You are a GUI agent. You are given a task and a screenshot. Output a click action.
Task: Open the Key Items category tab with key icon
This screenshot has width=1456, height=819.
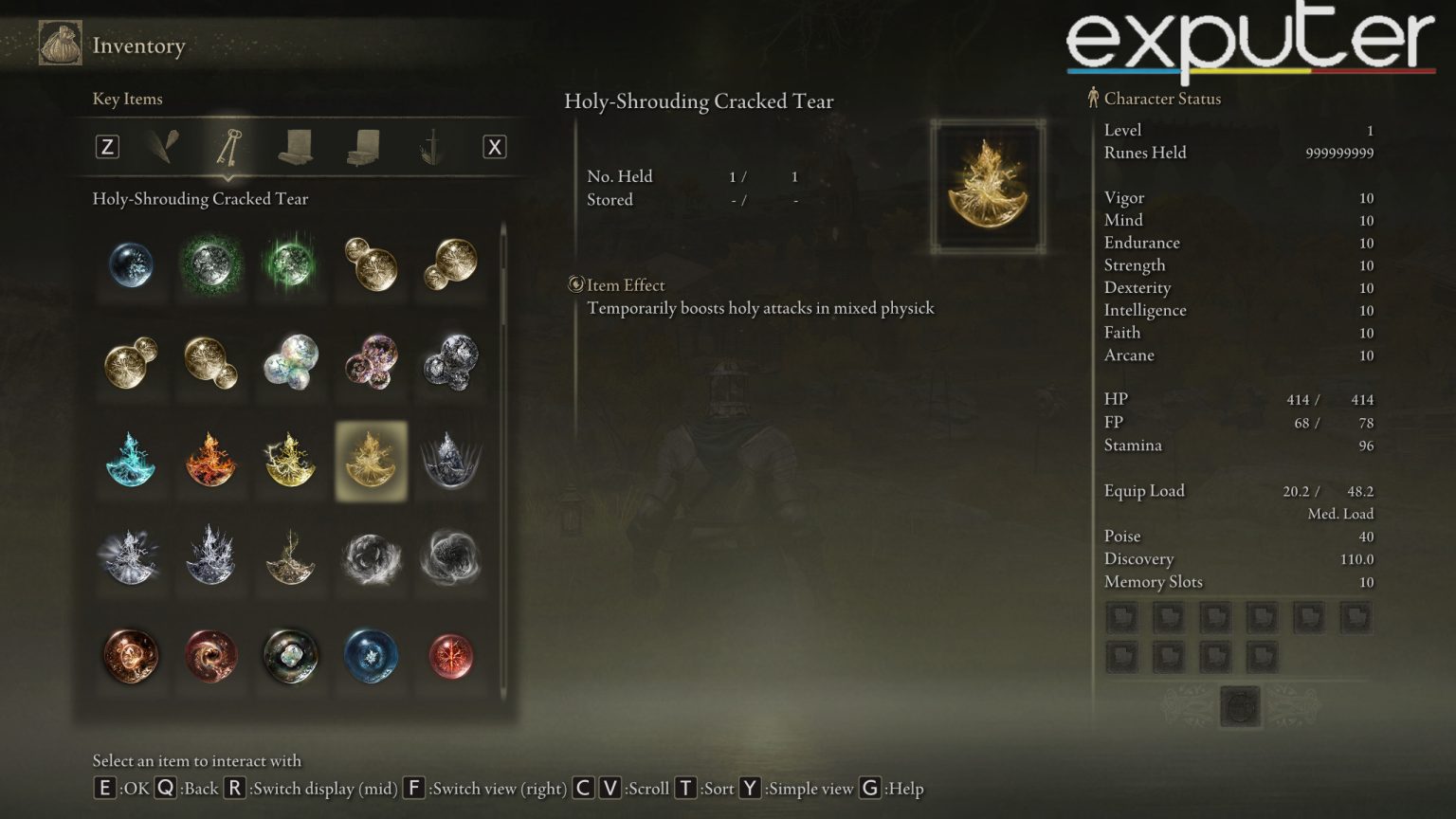coord(228,147)
